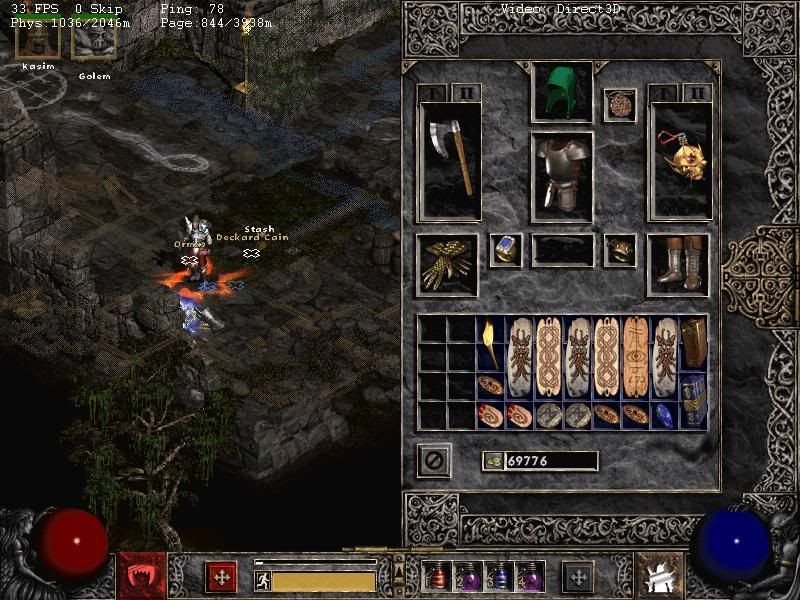
Task: Select the grand charm with the eye symbol
Action: coord(636,357)
